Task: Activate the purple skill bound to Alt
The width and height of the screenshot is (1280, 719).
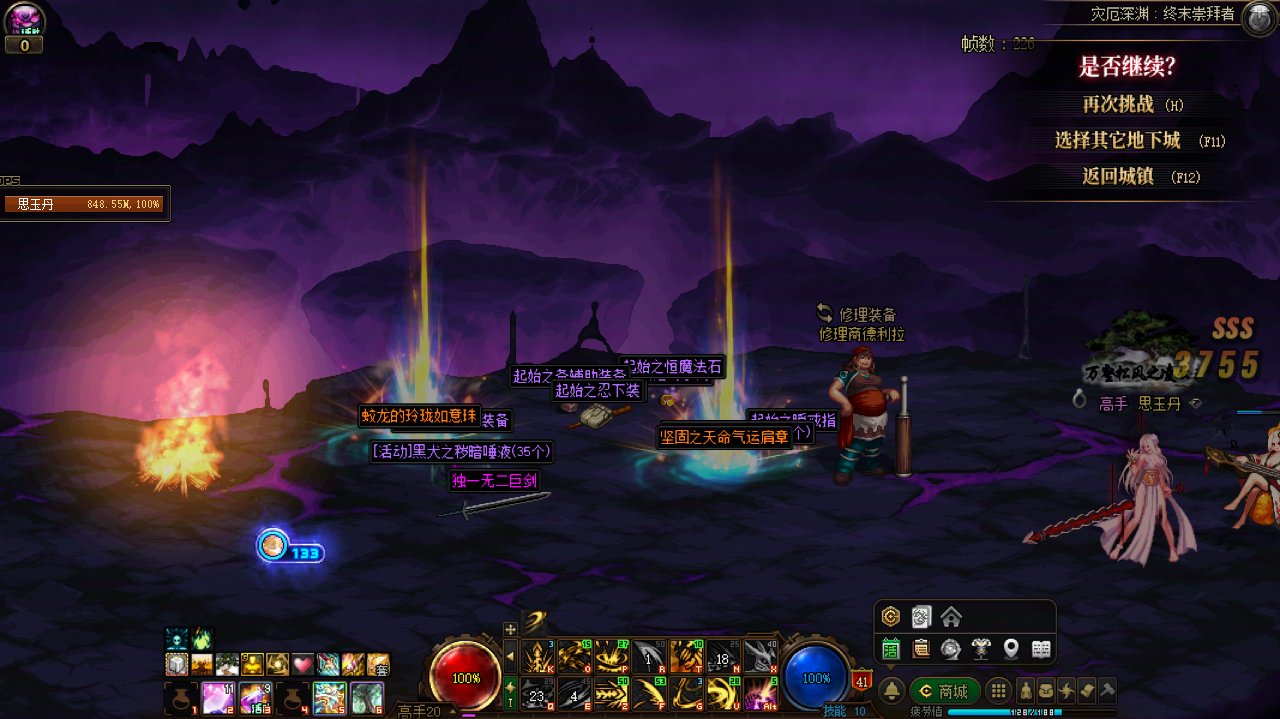Action: tap(760, 693)
